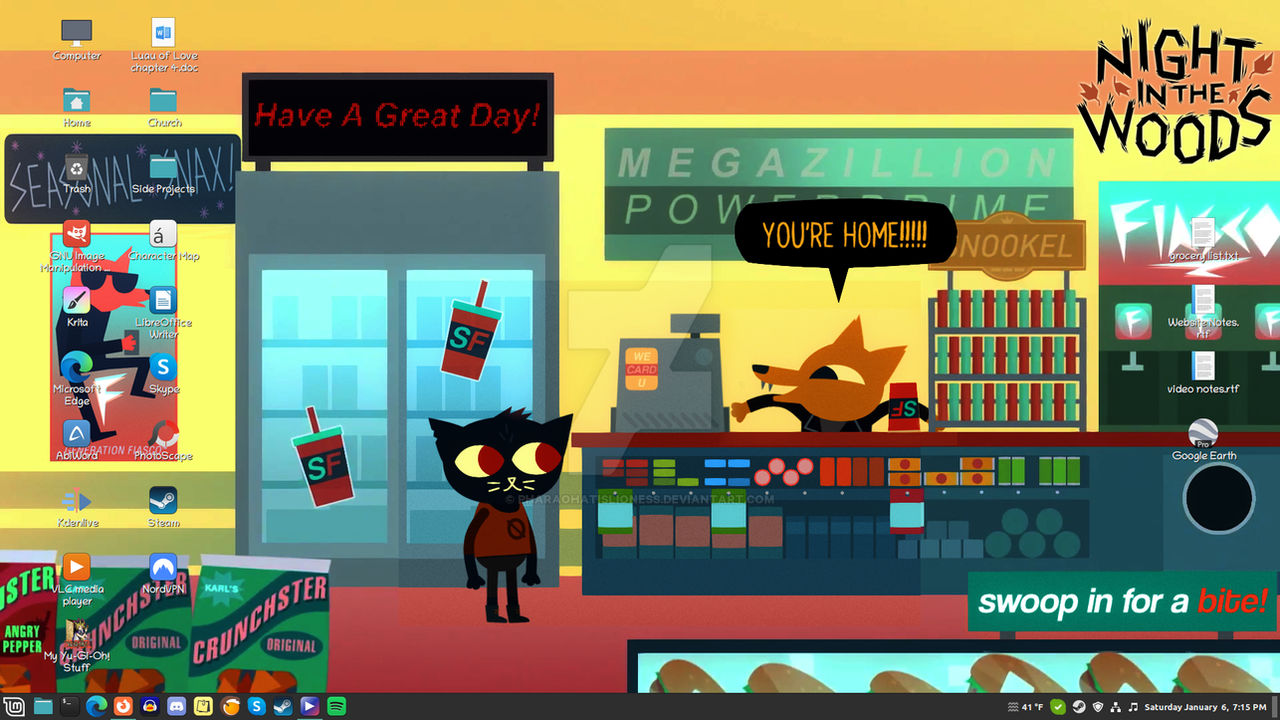
Task: Click the 41 °F weather indicator
Action: pos(1028,706)
